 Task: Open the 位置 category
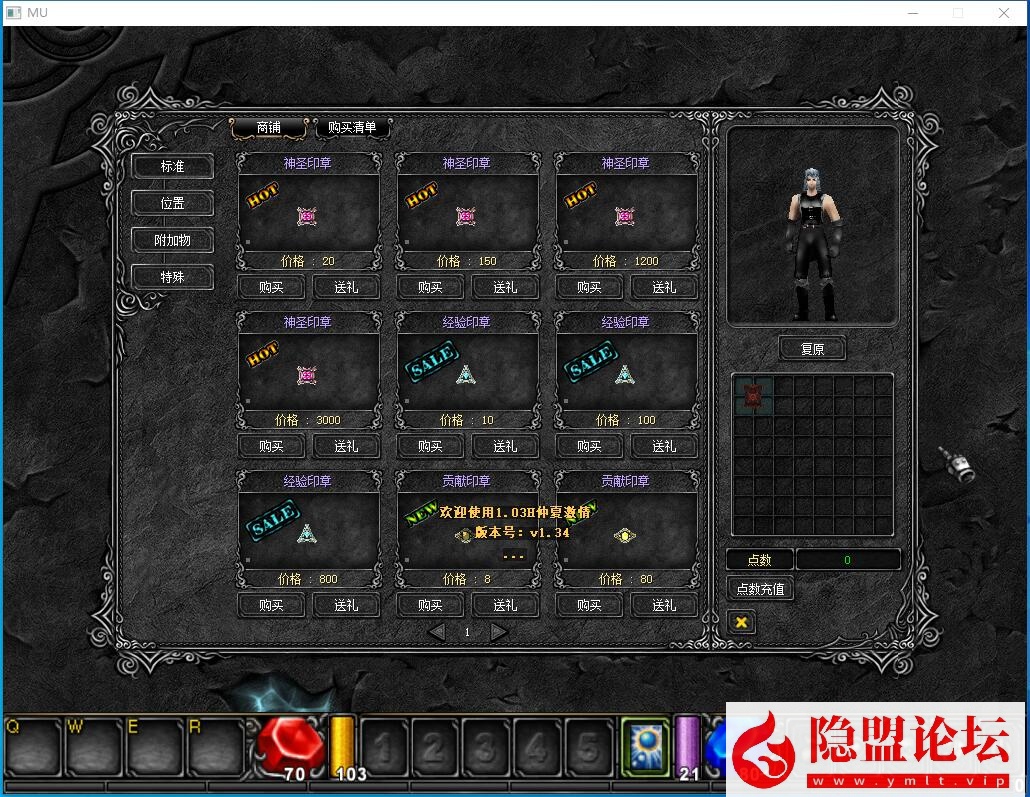click(x=172, y=204)
